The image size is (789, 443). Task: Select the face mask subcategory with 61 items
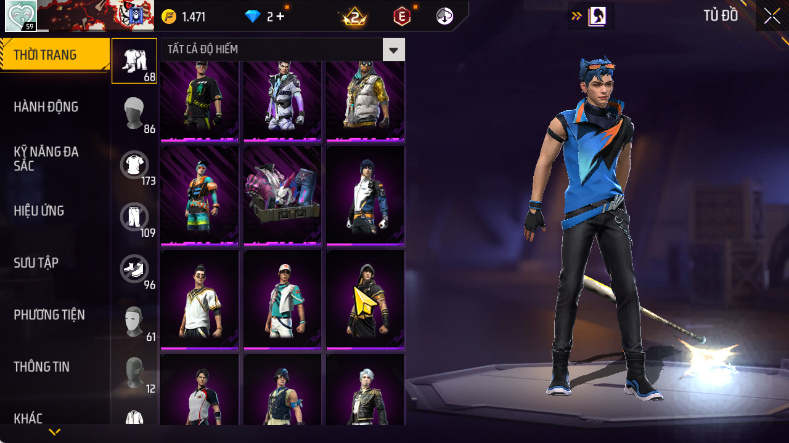click(134, 321)
